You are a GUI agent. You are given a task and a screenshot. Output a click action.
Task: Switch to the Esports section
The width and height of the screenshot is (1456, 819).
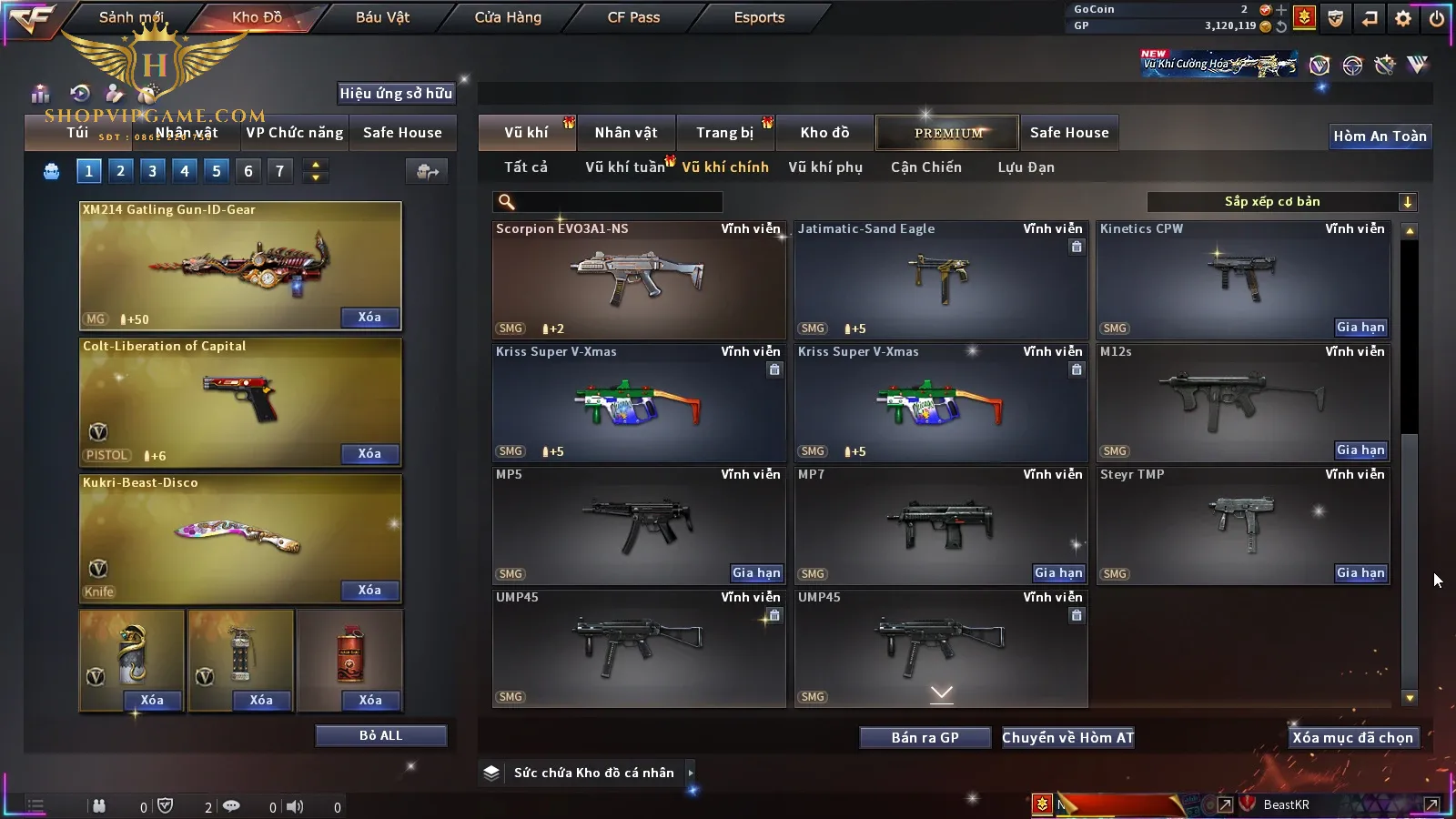[x=759, y=17]
